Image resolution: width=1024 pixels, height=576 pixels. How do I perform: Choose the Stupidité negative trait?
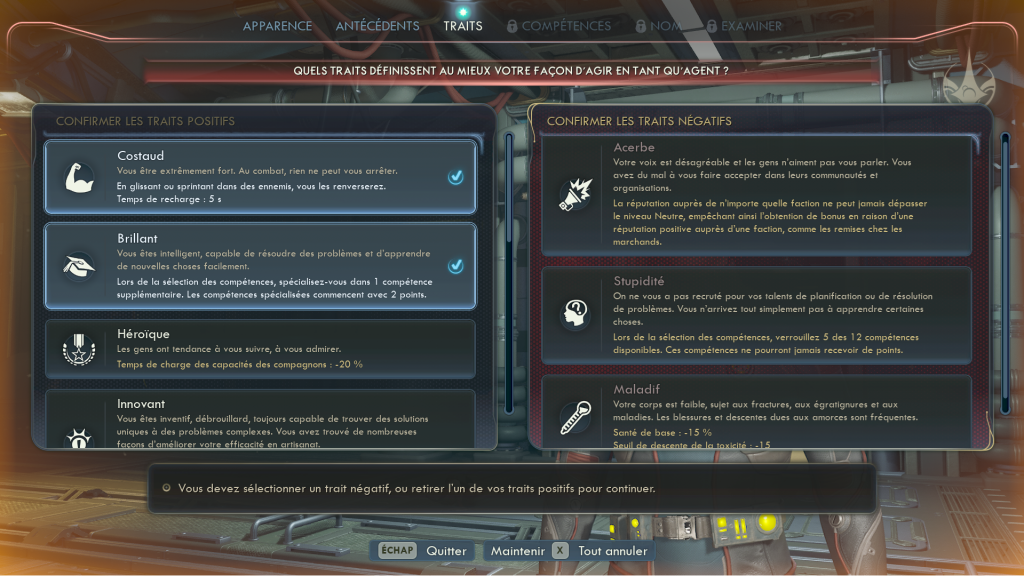(756, 315)
